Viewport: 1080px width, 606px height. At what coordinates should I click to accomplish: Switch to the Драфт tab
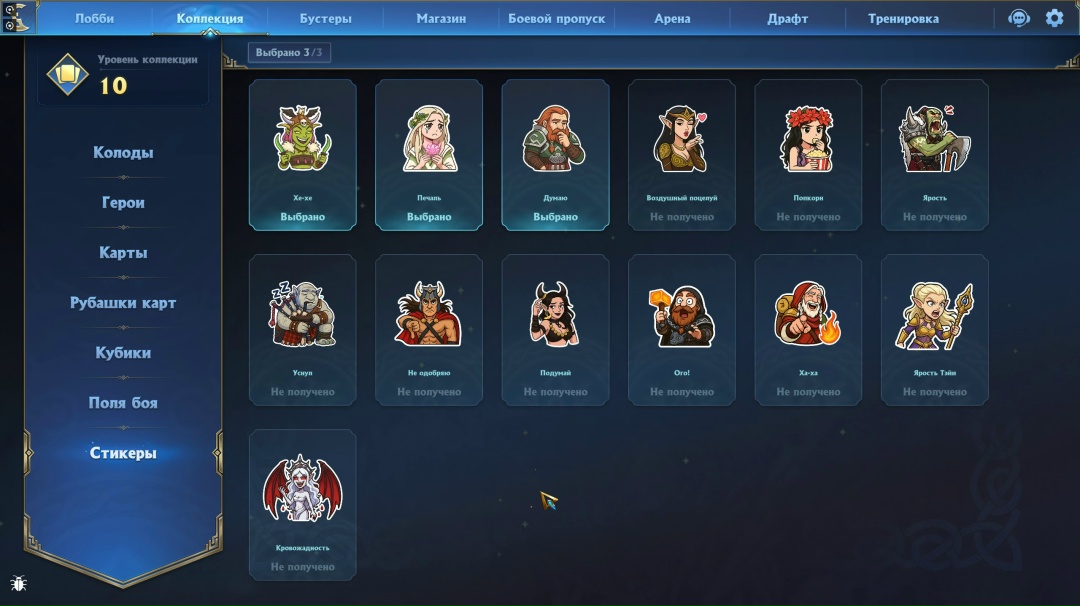(787, 18)
